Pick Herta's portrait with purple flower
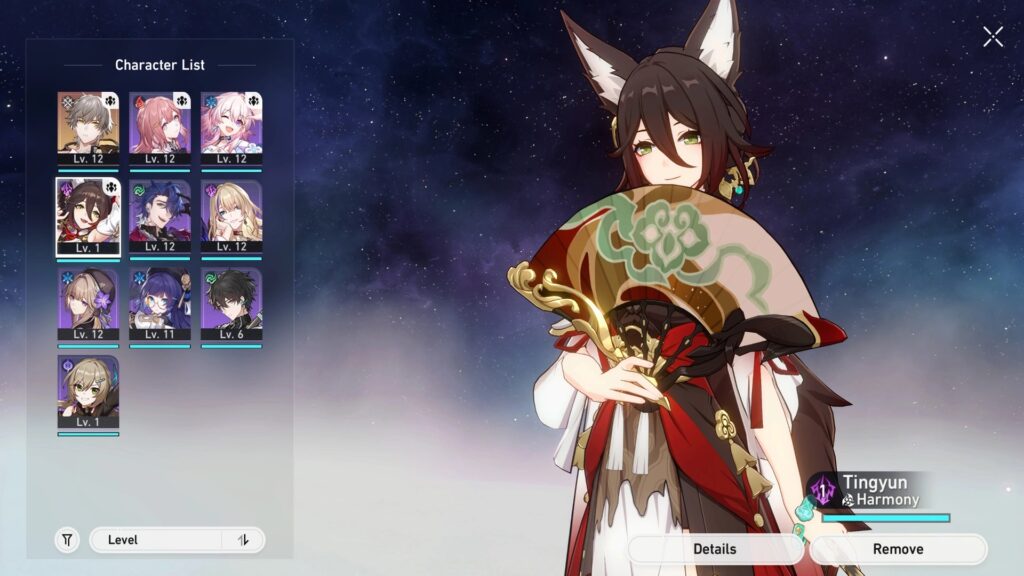The height and width of the screenshot is (576, 1024). [x=88, y=304]
